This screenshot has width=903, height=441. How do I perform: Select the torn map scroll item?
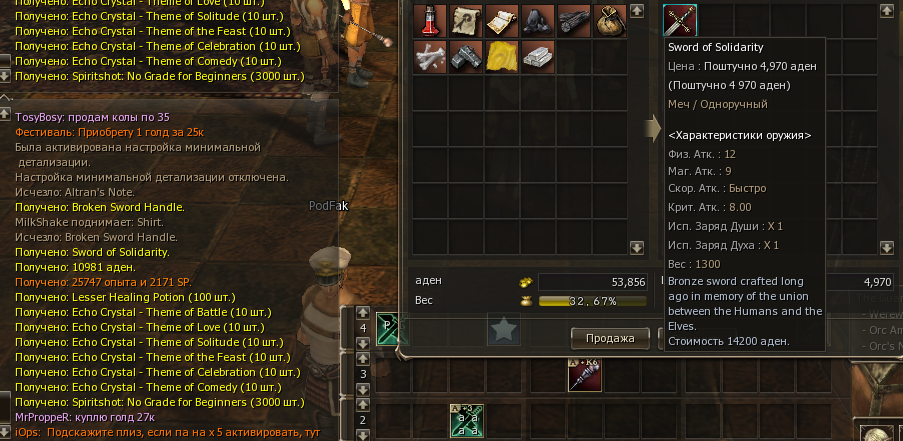pyautogui.click(x=466, y=21)
